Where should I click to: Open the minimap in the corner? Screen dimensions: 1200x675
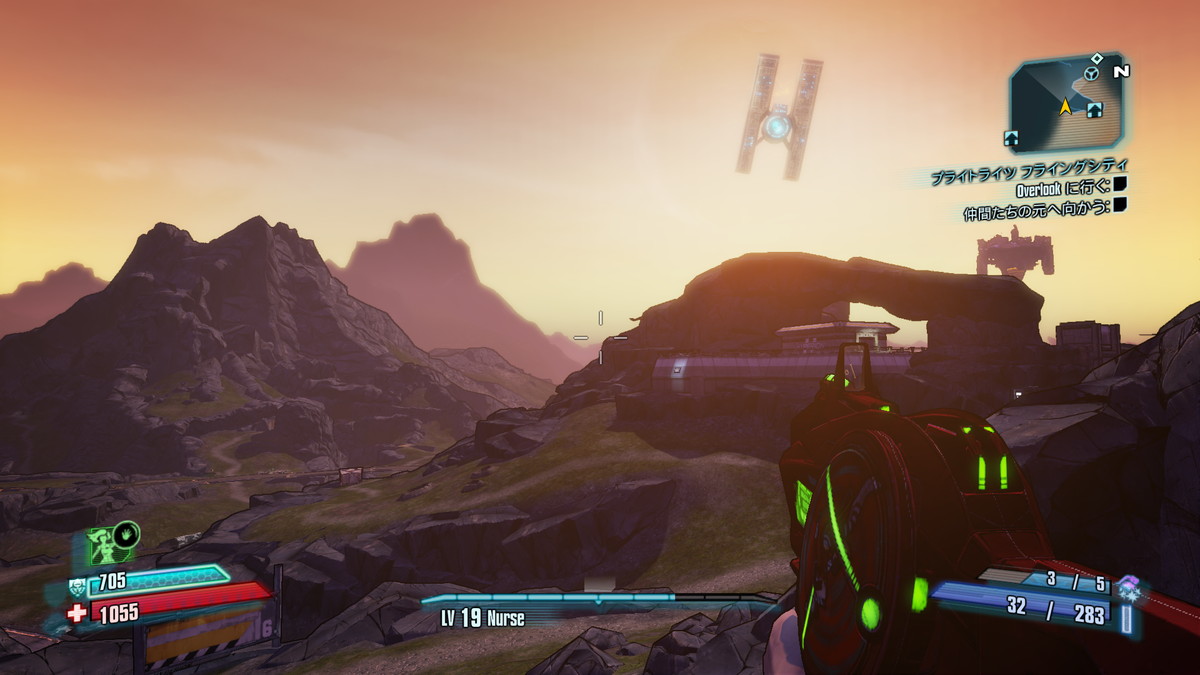pos(1065,102)
